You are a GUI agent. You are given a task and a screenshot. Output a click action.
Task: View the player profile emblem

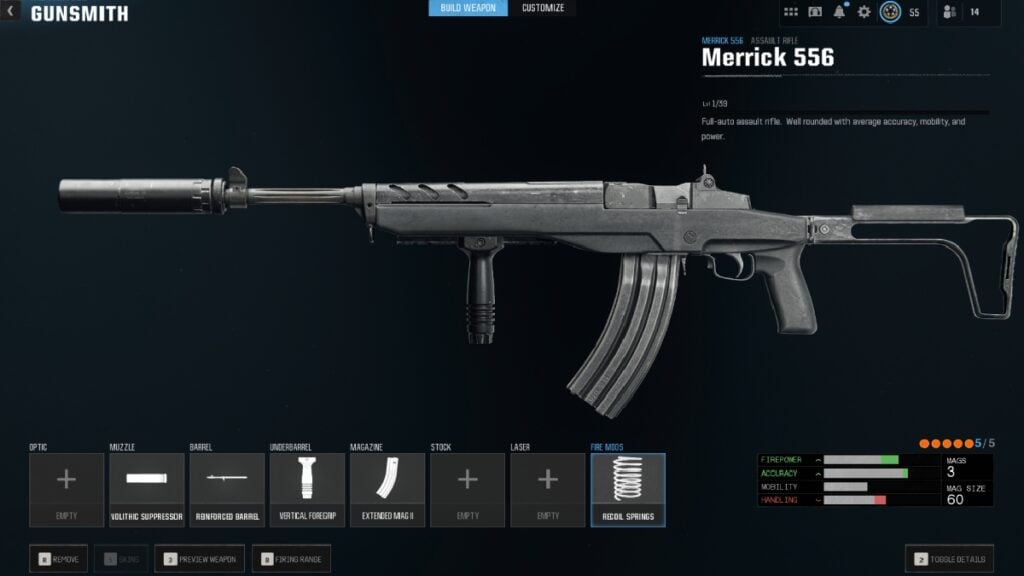[x=890, y=12]
